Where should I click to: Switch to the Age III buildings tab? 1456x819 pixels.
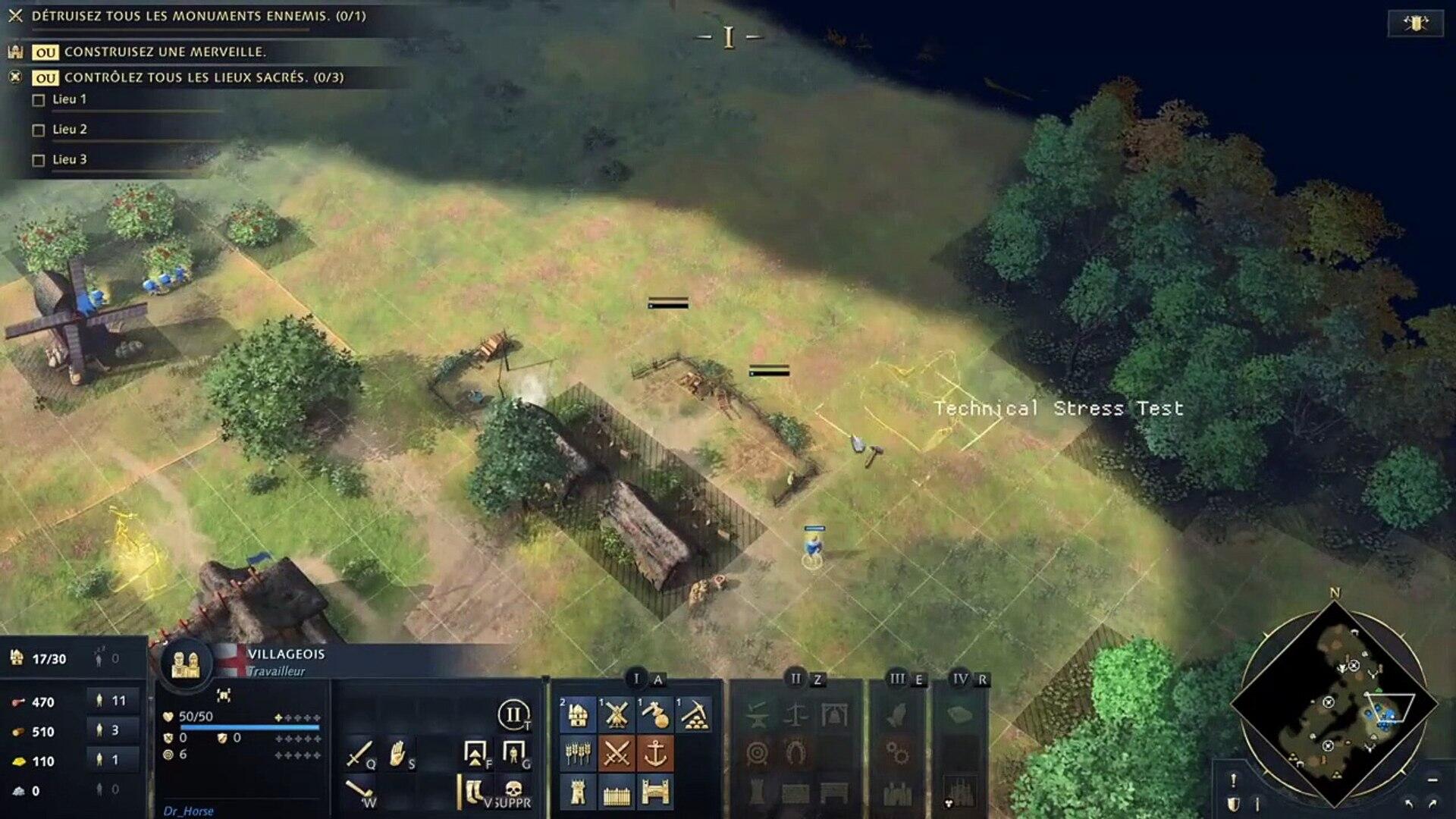pyautogui.click(x=897, y=679)
